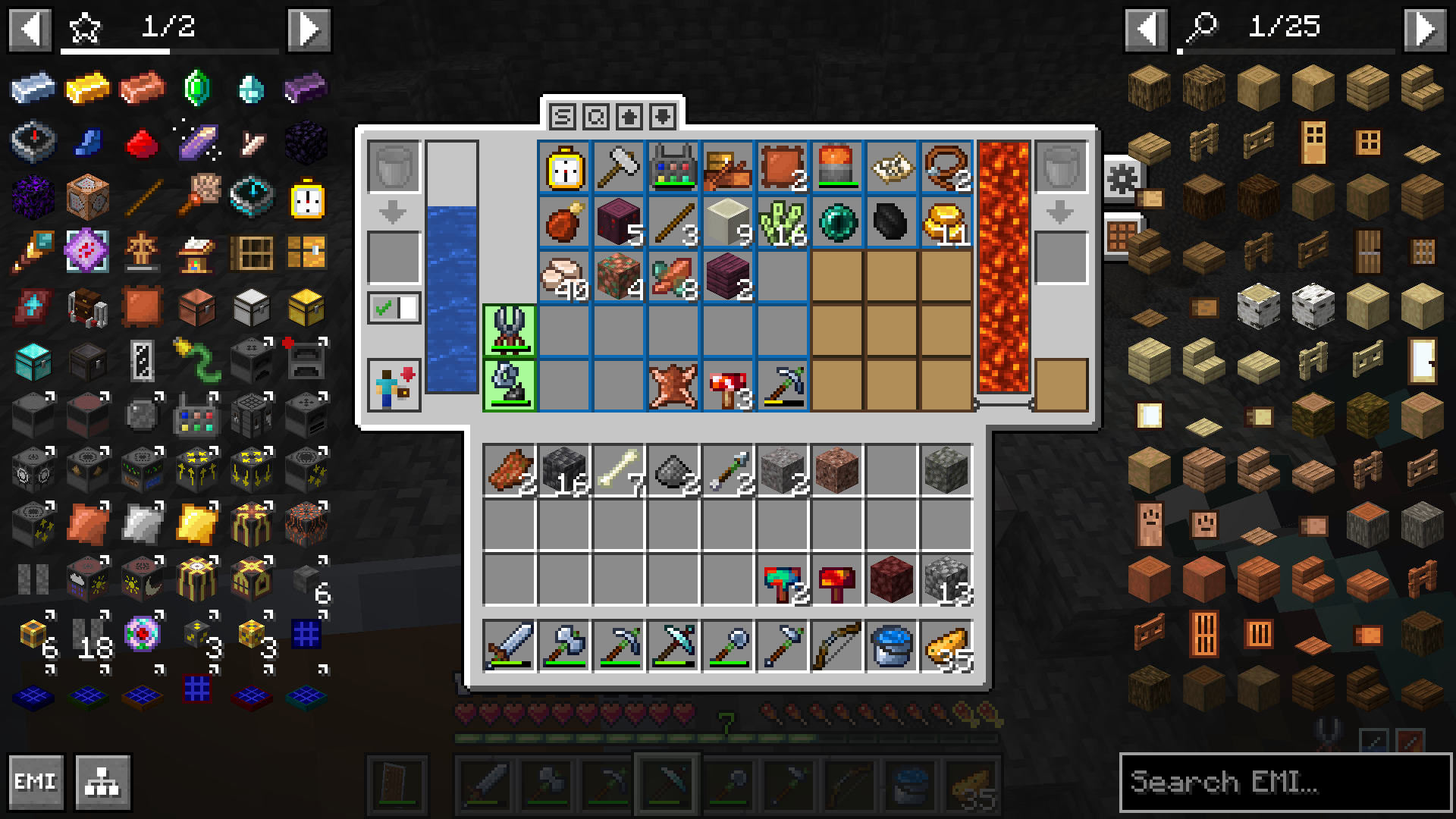
Task: Click the right arrow to advance past EMI index page 1/25
Action: tap(1426, 29)
